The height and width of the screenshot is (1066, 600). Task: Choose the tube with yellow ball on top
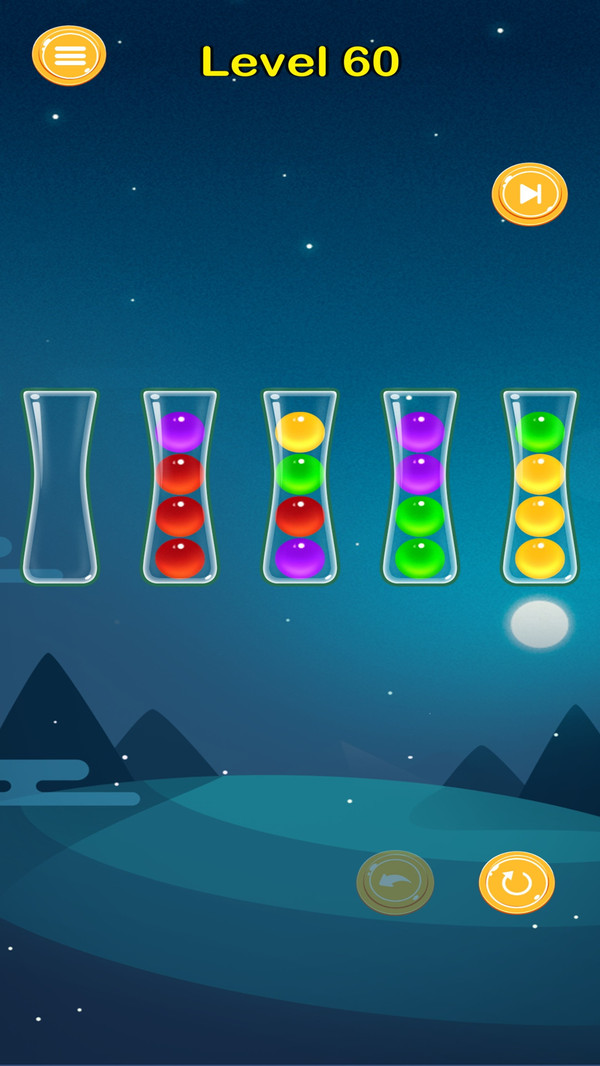pos(300,488)
